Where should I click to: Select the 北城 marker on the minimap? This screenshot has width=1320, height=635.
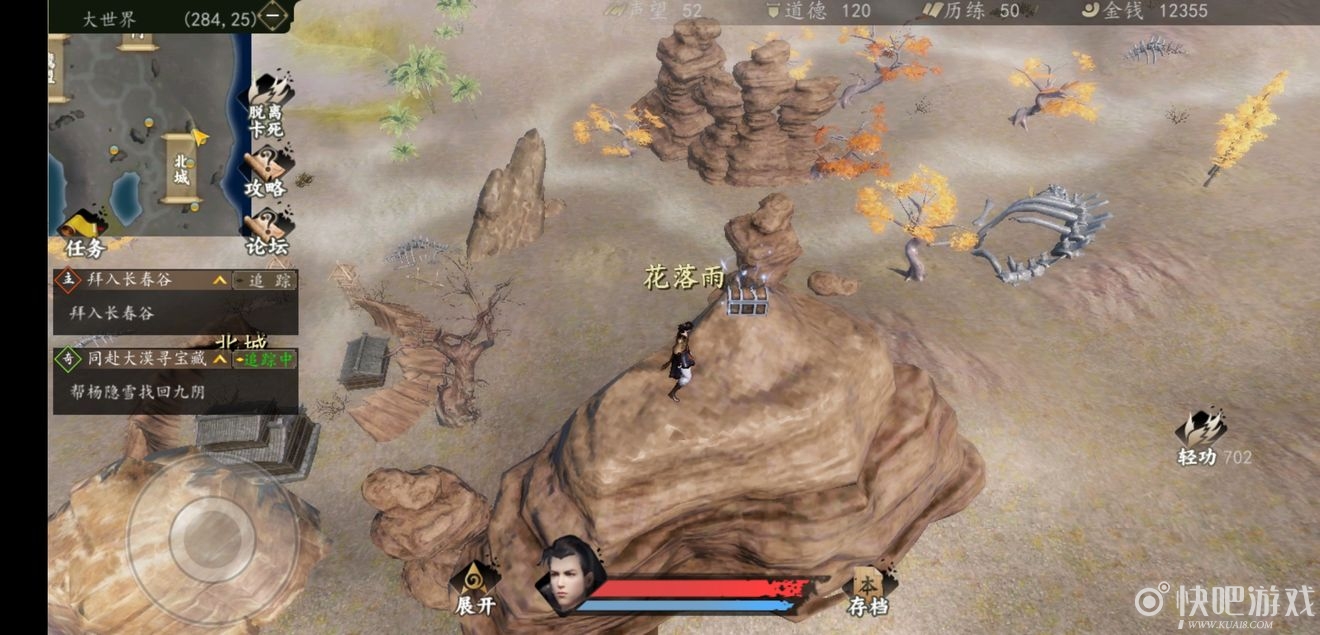point(181,168)
